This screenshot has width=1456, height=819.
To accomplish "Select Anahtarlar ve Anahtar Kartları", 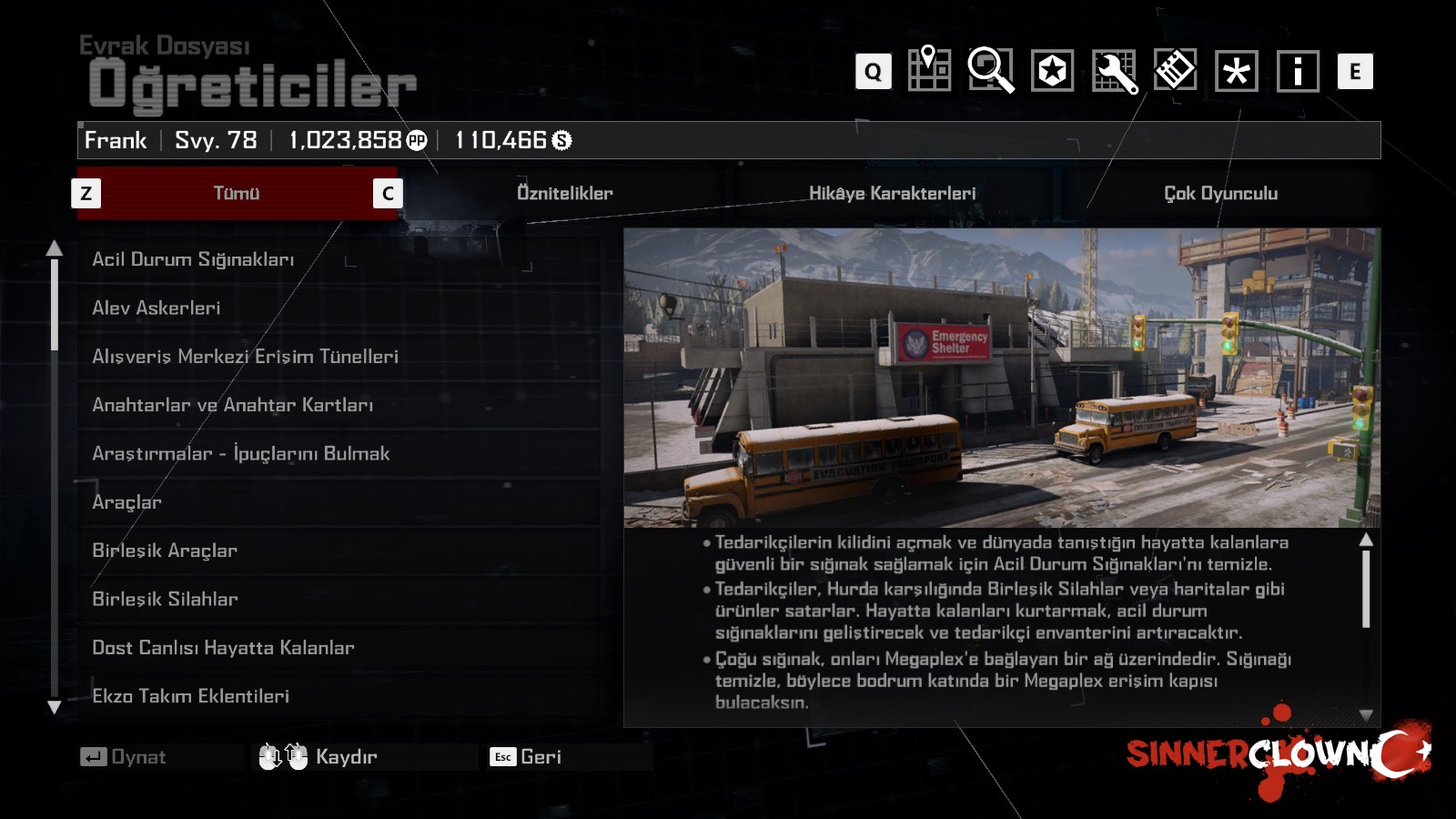I will click(x=232, y=405).
